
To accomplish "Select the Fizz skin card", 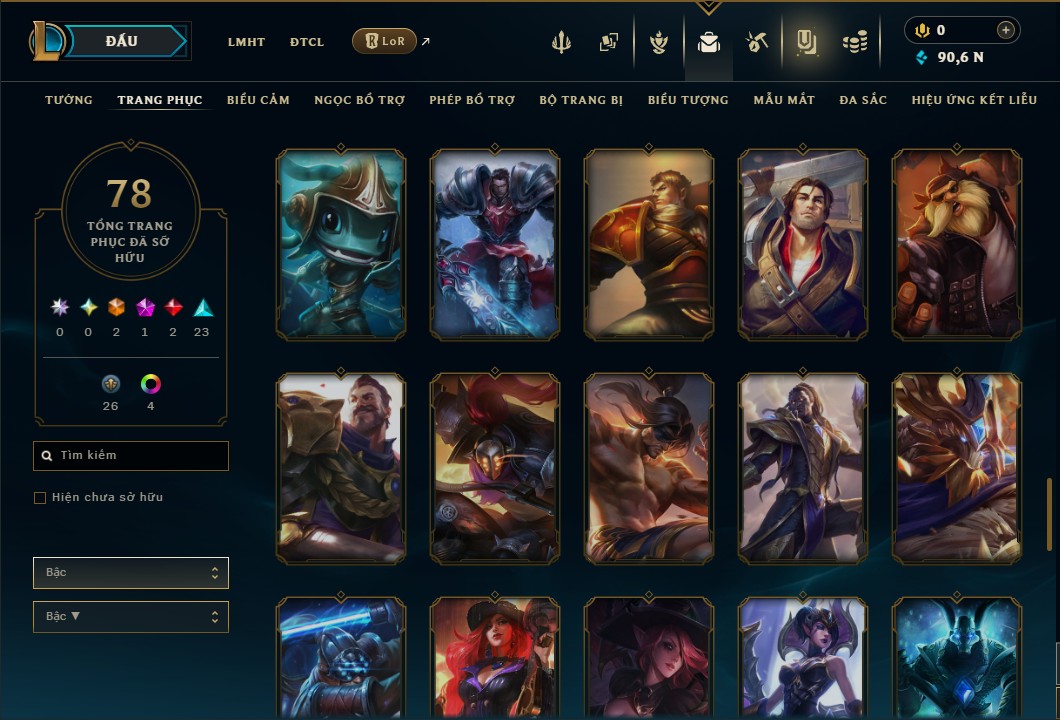I will click(x=341, y=244).
